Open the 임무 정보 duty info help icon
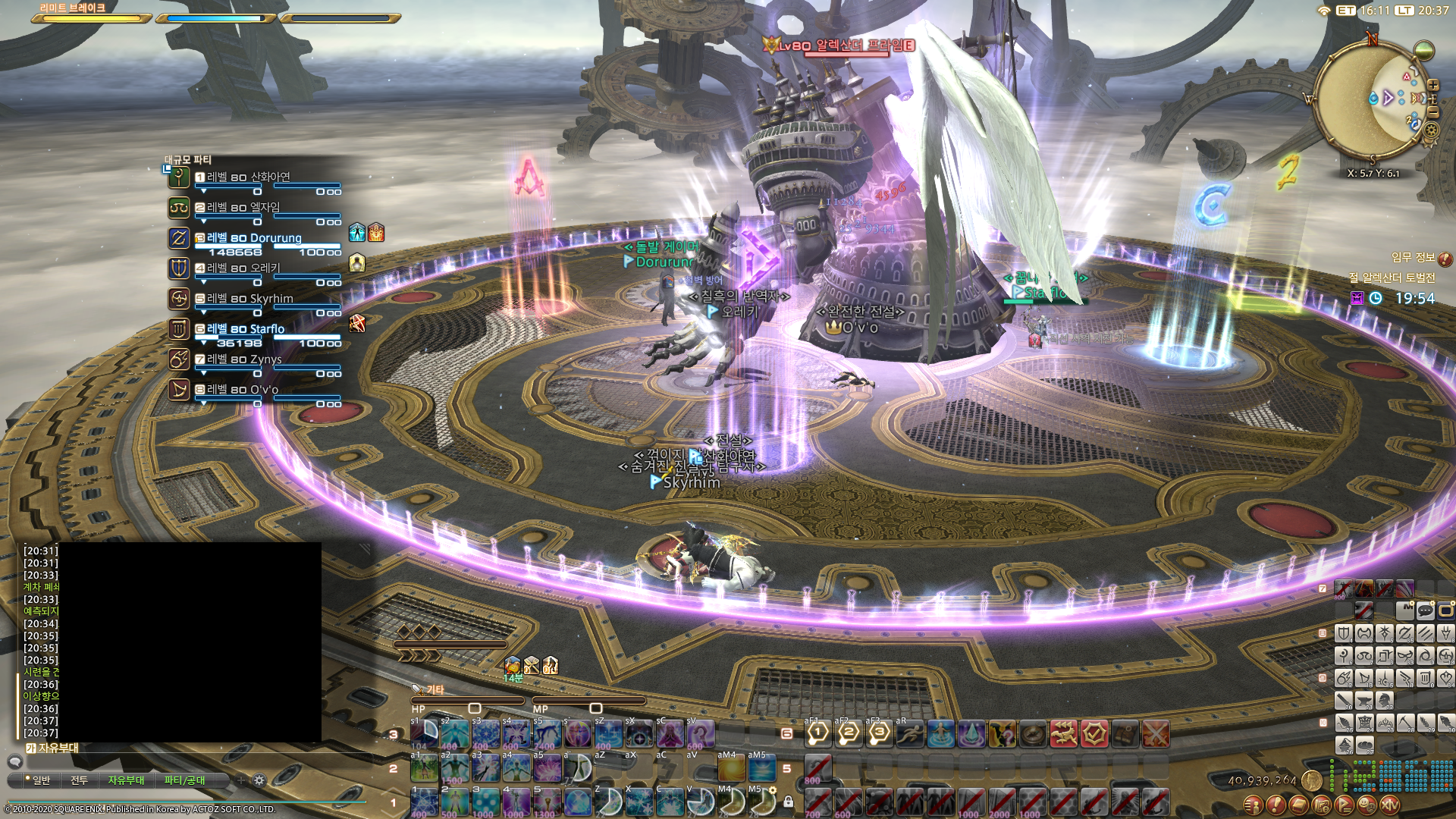Screen dimensions: 1456x819 [x=1445, y=259]
